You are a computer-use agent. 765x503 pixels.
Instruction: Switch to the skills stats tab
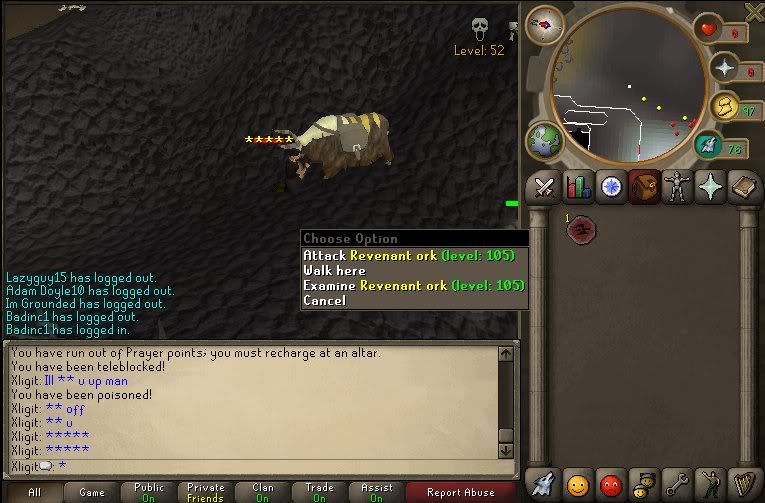pos(577,187)
